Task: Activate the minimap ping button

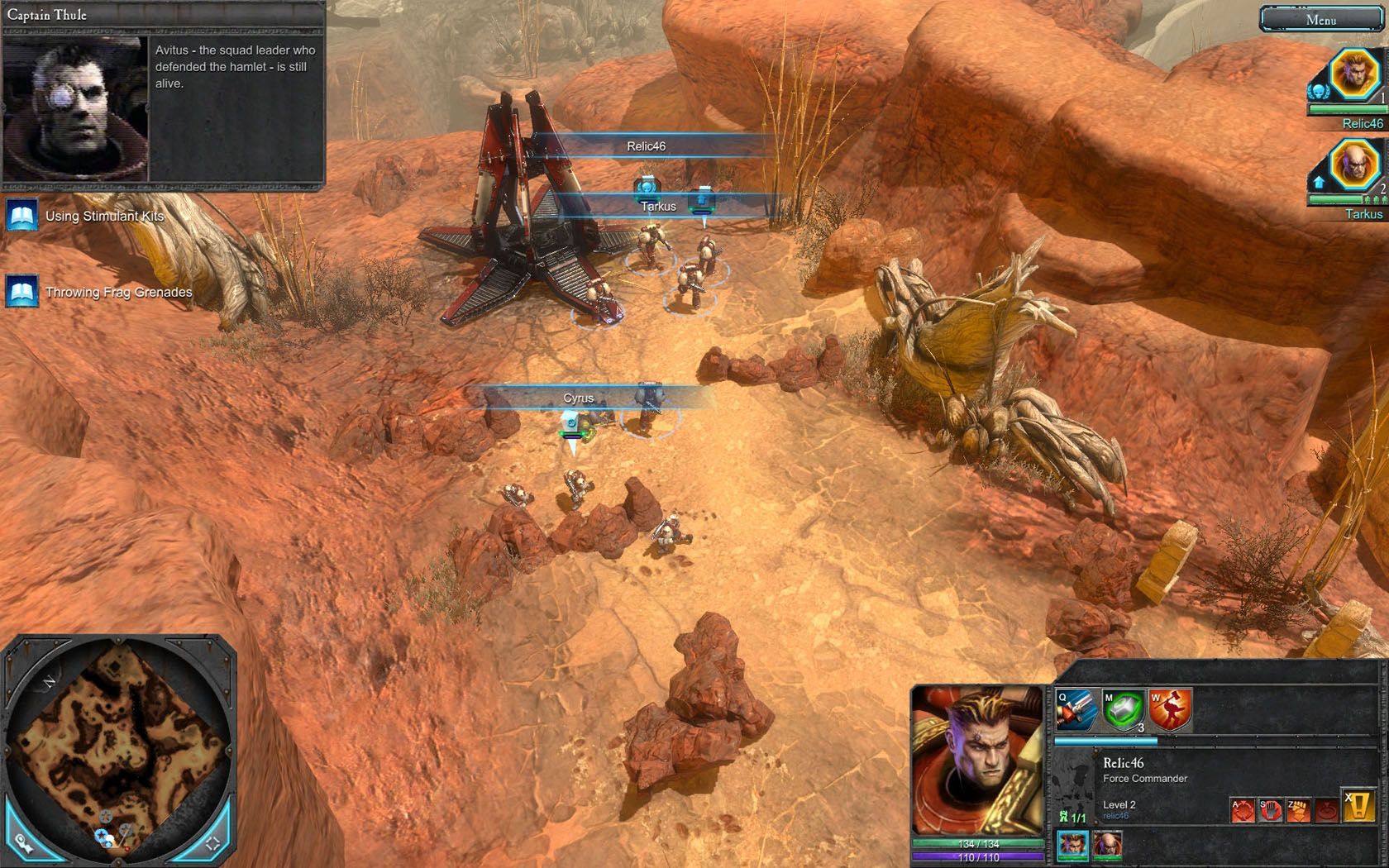Action: tap(25, 843)
